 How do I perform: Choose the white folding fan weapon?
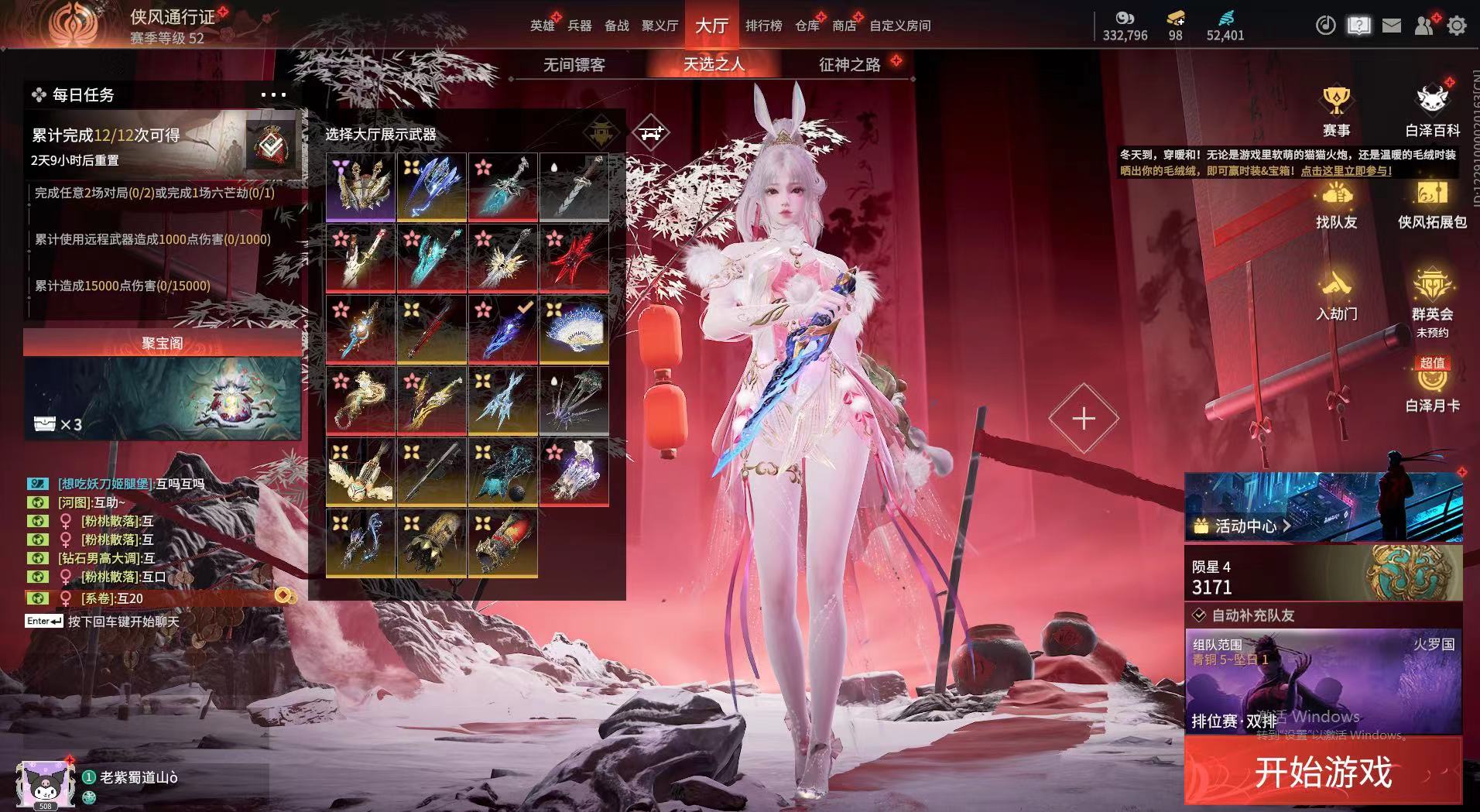(574, 329)
